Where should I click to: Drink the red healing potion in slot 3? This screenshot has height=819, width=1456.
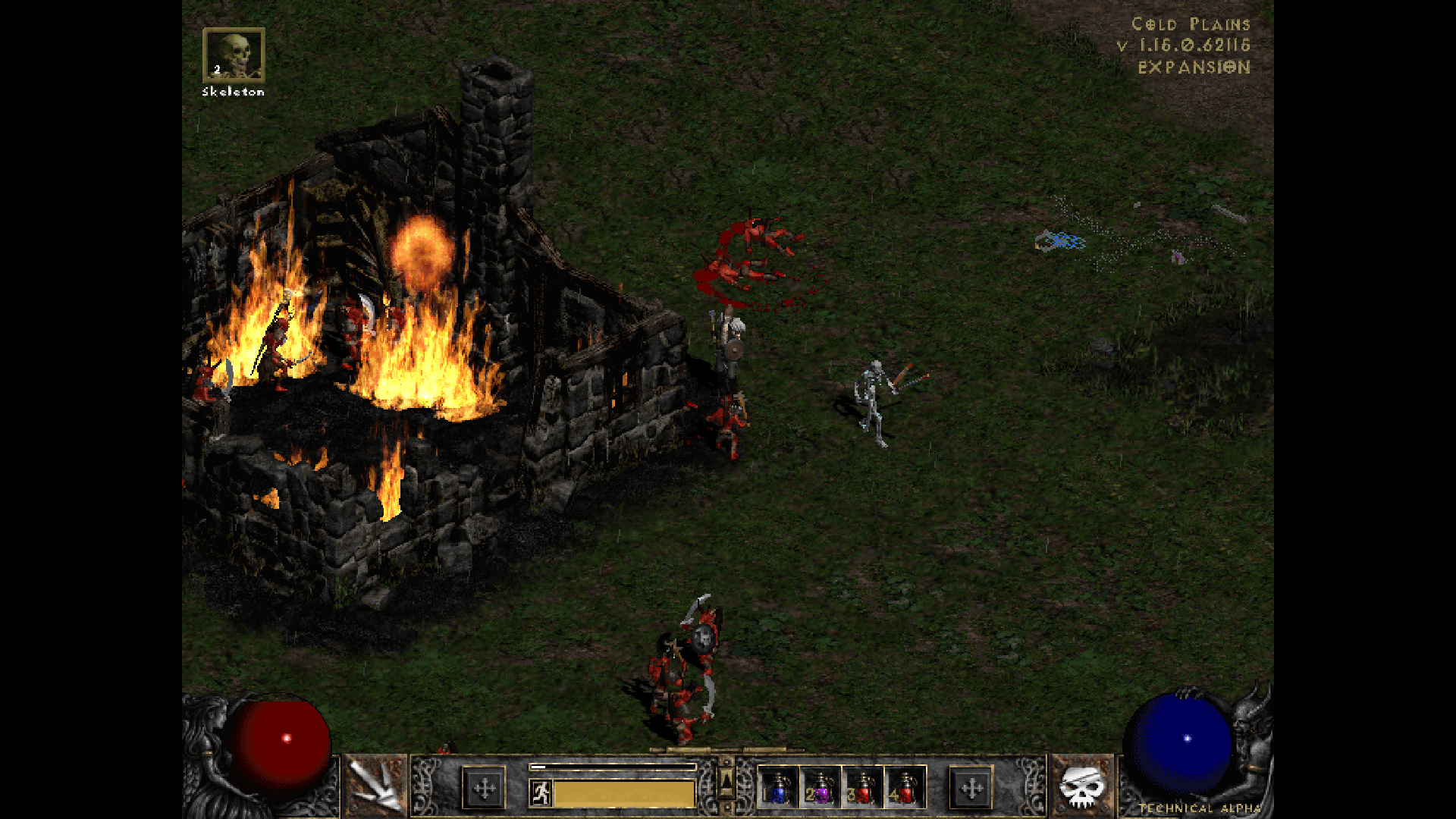863,788
